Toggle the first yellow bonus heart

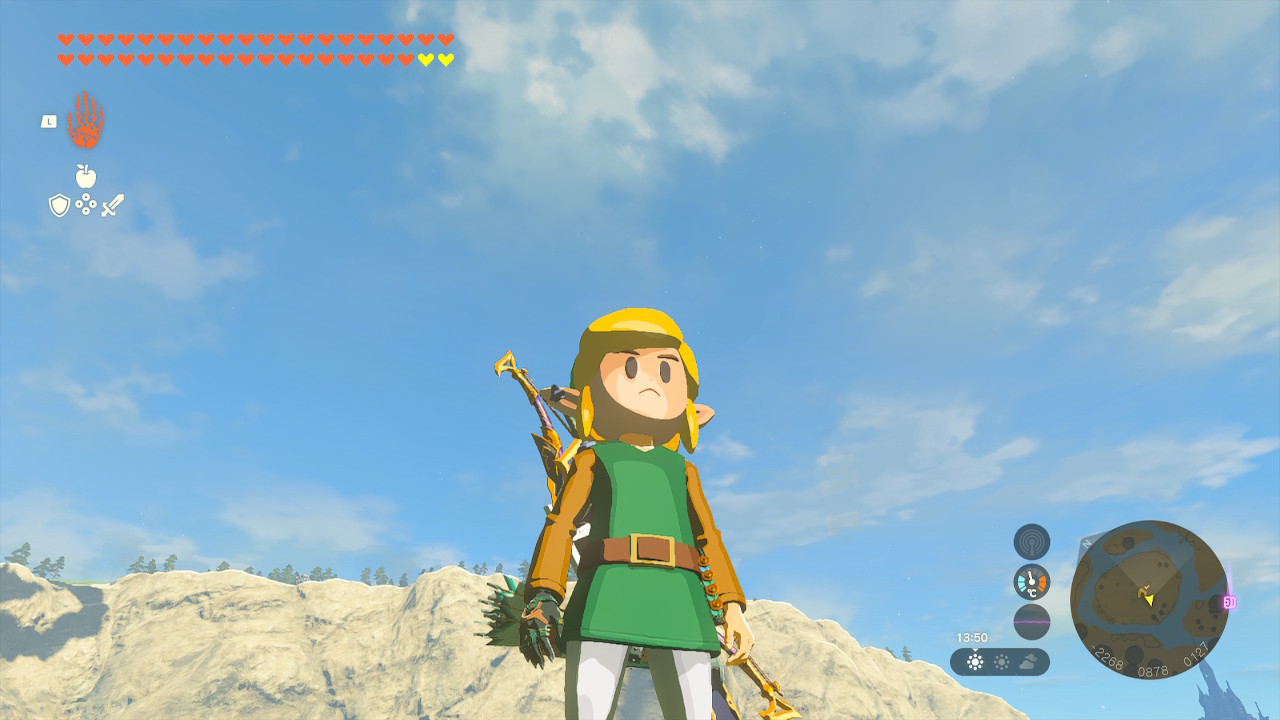coord(424,60)
